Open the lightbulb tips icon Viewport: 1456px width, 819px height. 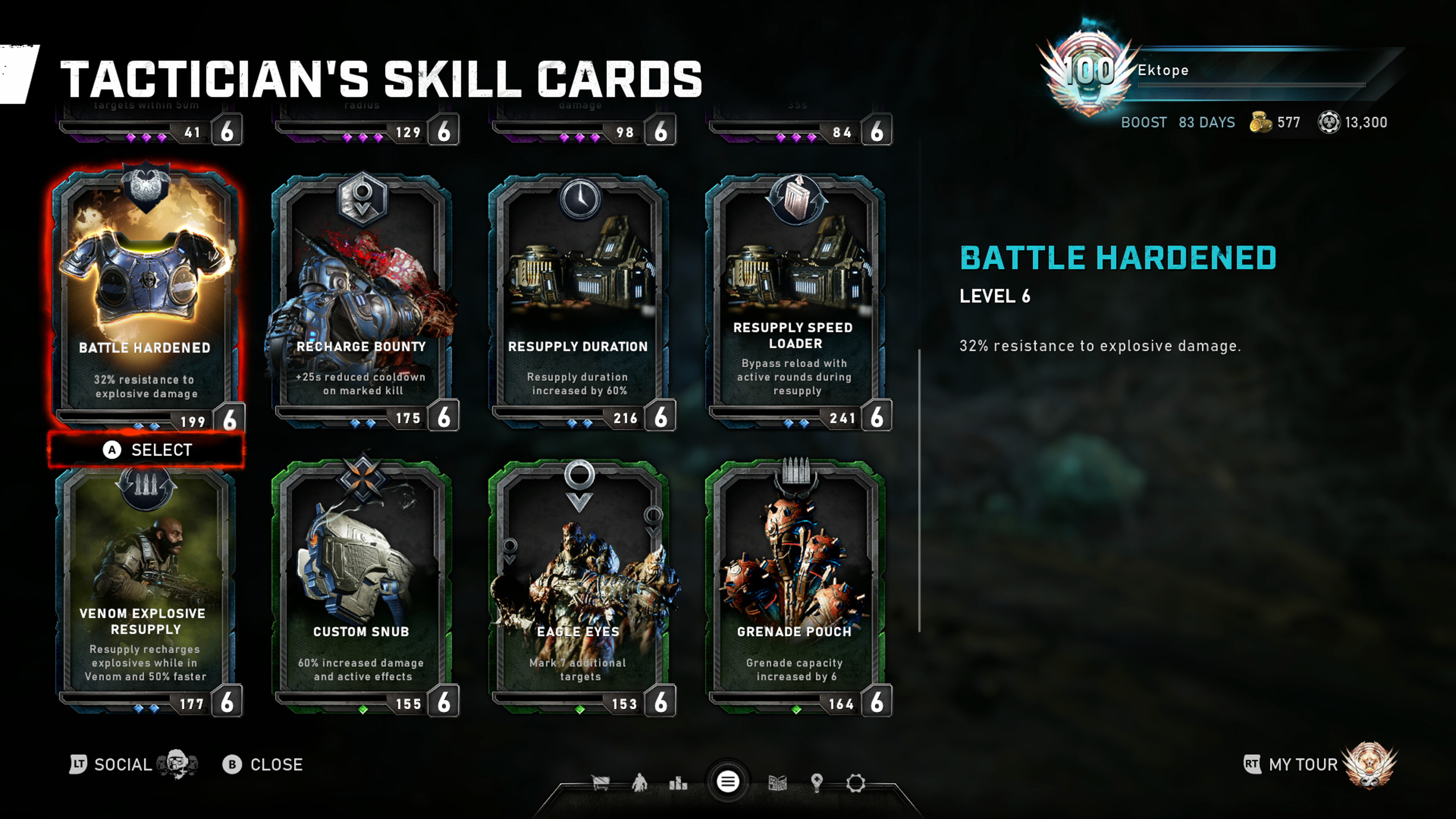(x=817, y=783)
